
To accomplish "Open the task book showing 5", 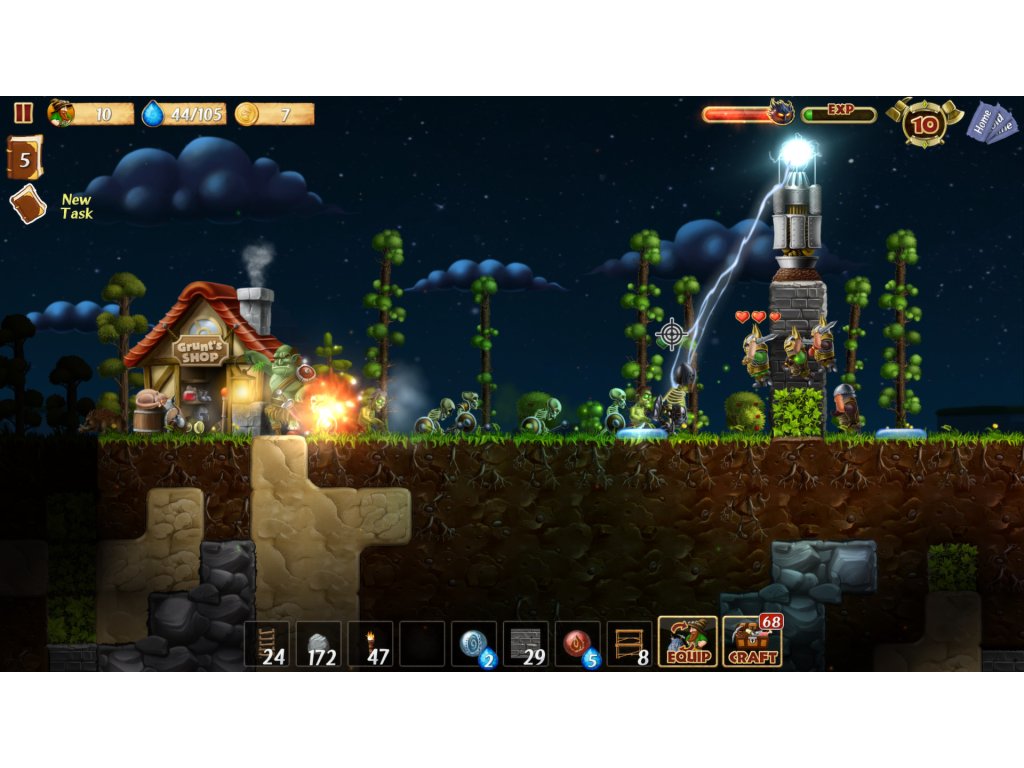I will tap(25, 158).
